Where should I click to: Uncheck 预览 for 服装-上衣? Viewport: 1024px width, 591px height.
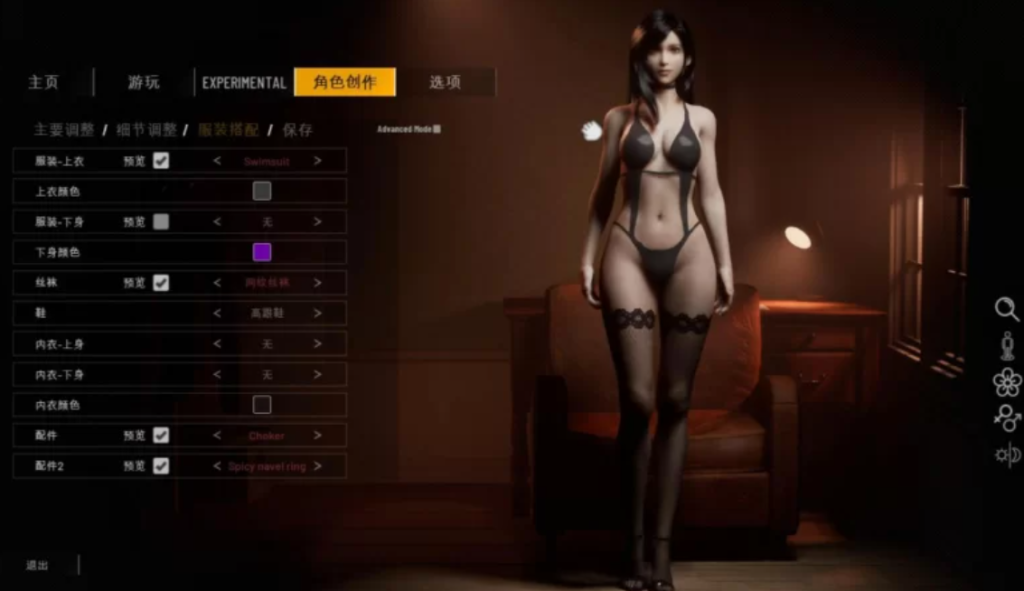click(x=161, y=160)
